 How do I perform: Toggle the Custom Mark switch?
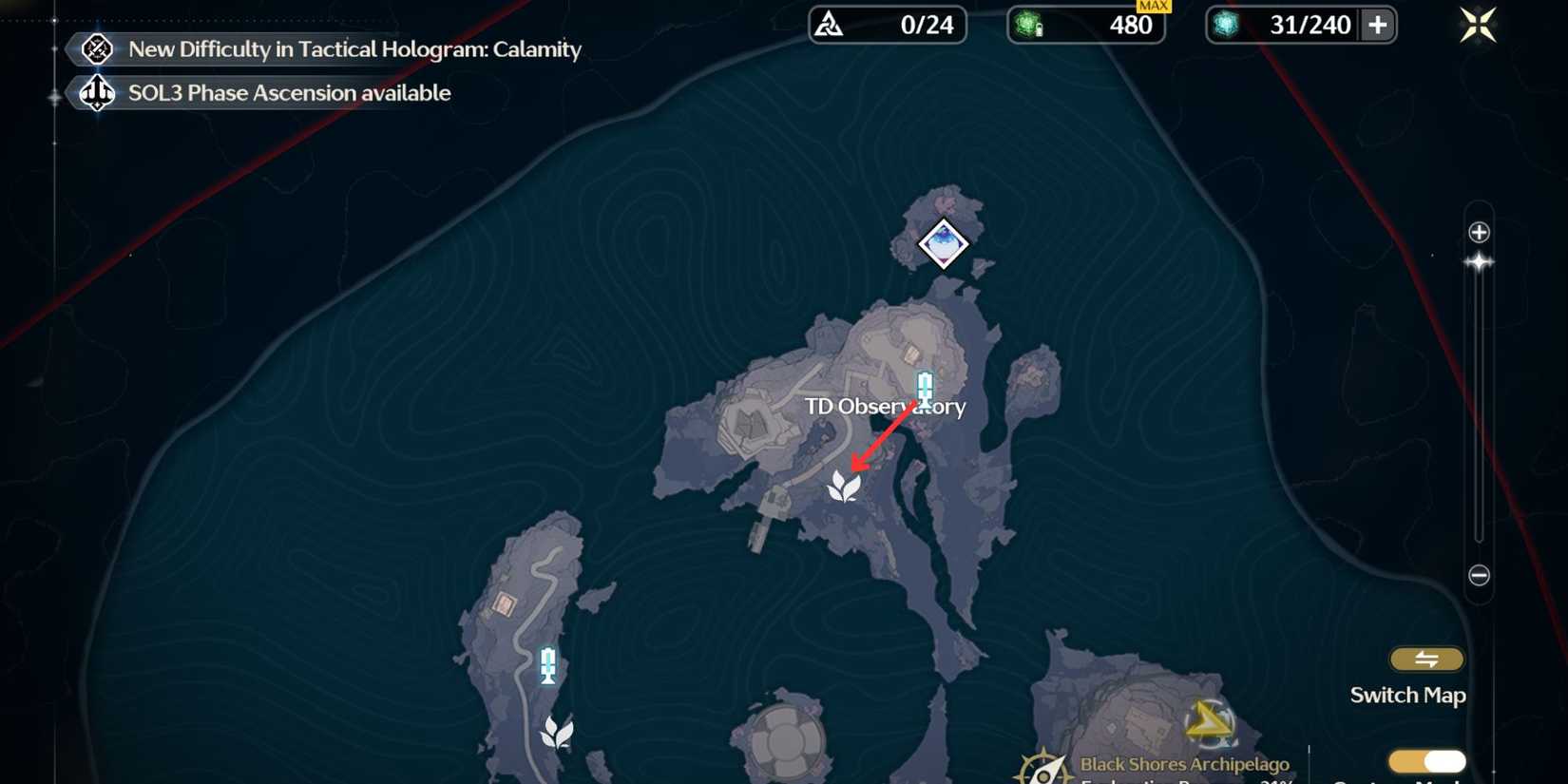(x=1427, y=760)
